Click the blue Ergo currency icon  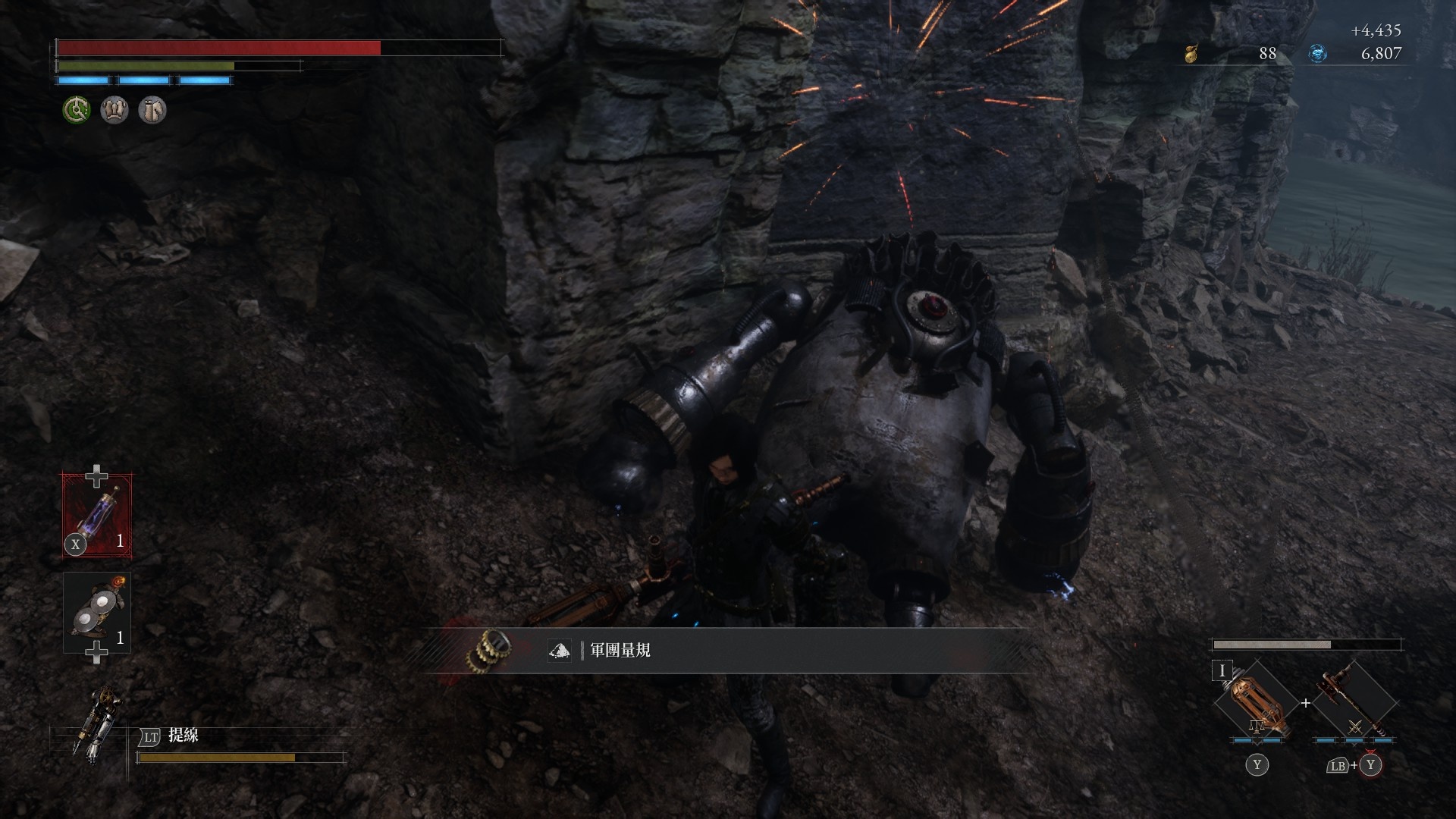[x=1318, y=54]
